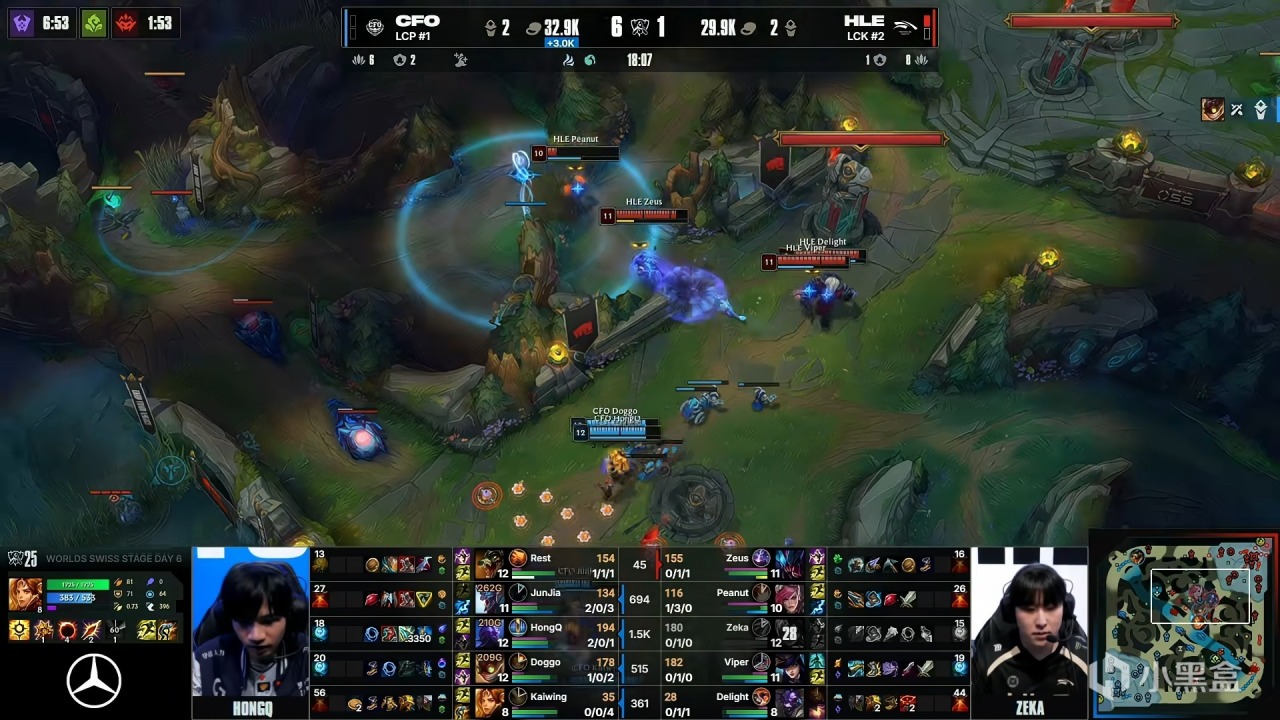Select Rest's row on the scoreboard
This screenshot has height=720, width=1280.
(540, 565)
